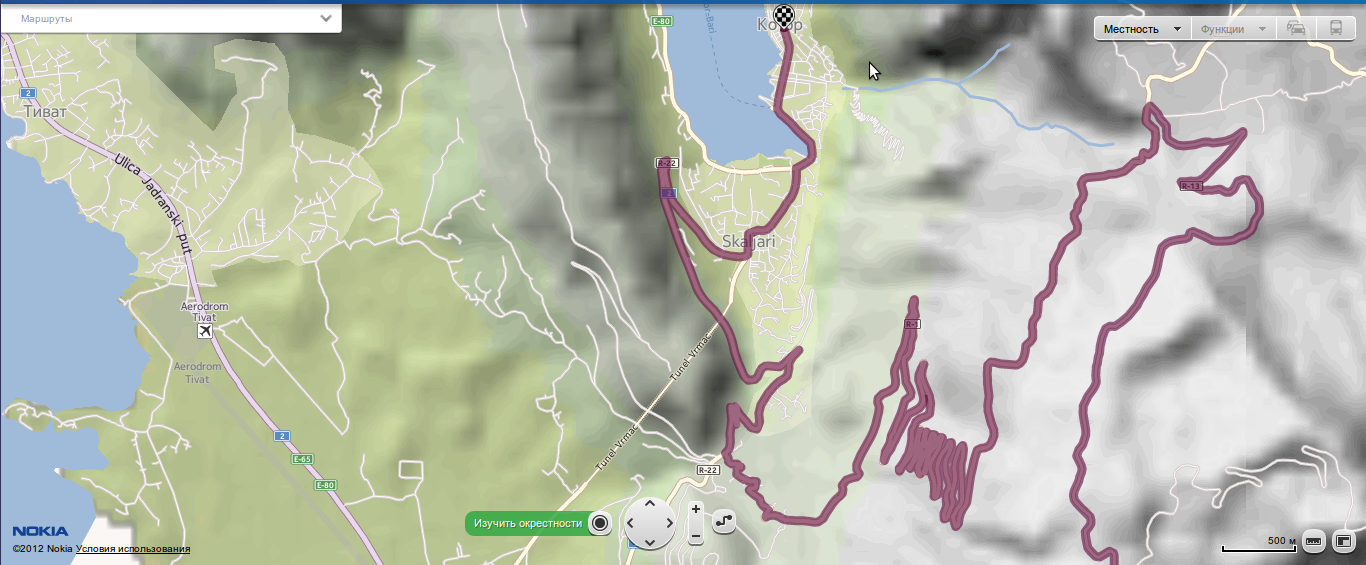
Task: Select the checkered finish flag marker
Action: [x=786, y=15]
